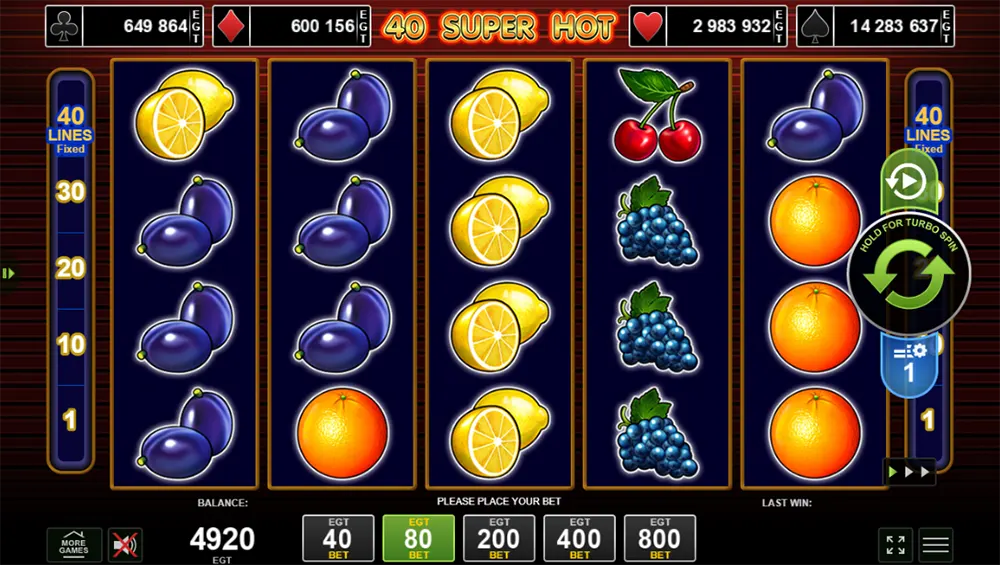Choose the 200 EGT bet
Screen dimensions: 1000x565
[499, 538]
